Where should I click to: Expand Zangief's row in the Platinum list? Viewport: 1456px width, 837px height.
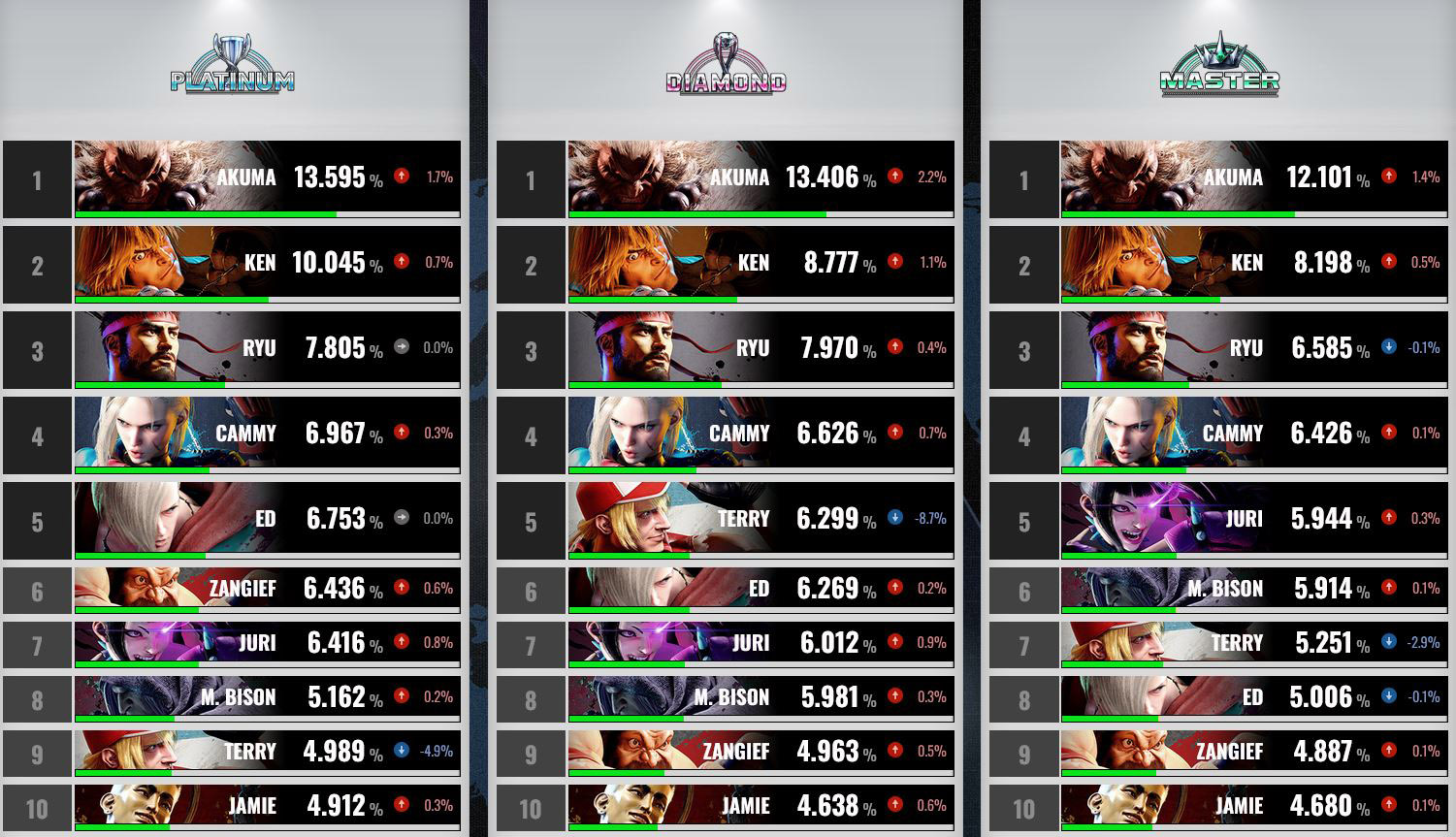pyautogui.click(x=267, y=588)
